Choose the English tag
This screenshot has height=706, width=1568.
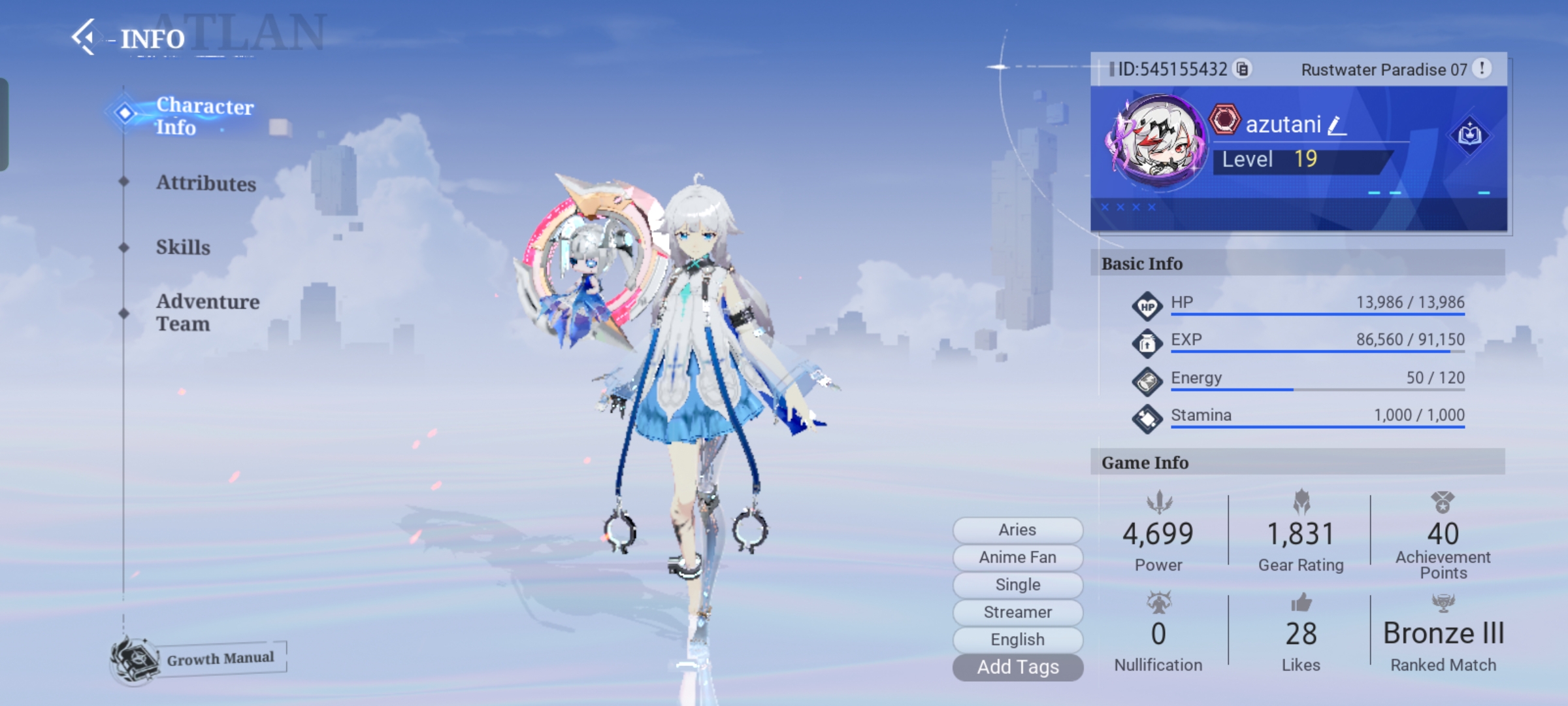1017,639
